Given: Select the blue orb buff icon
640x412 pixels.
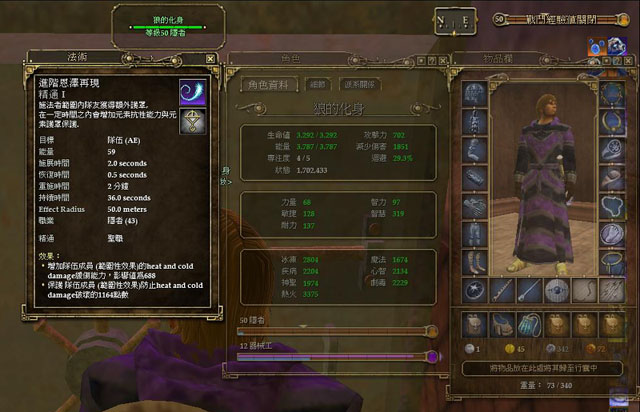Looking at the screenshot, I should pyautogui.click(x=597, y=45).
